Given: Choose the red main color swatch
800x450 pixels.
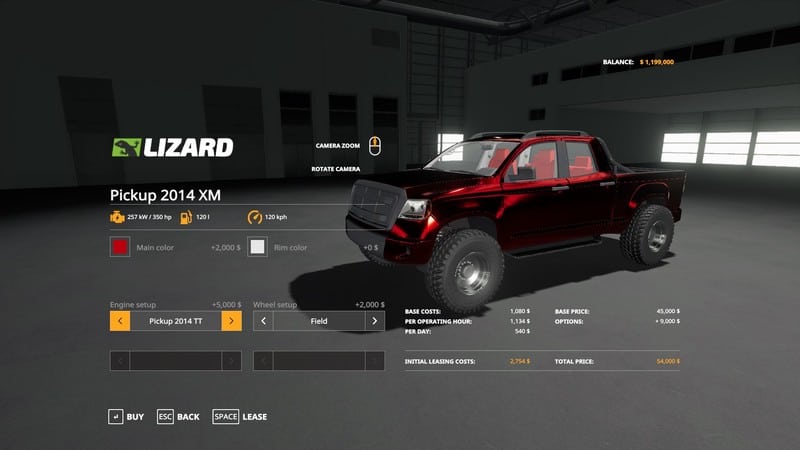Looking at the screenshot, I should point(119,247).
